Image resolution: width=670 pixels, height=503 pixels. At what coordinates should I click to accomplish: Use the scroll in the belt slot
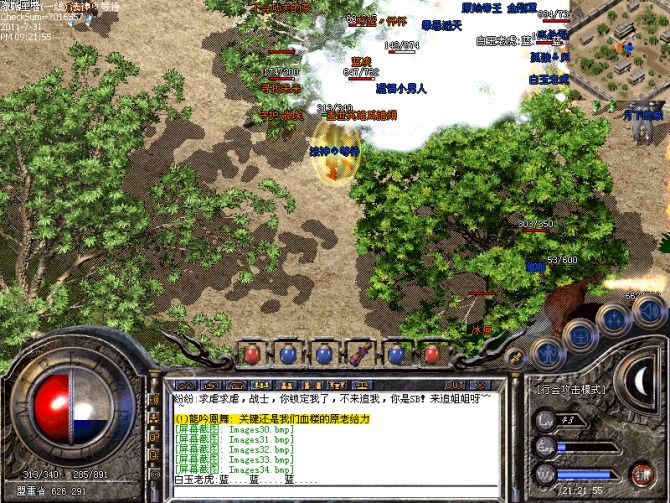pos(355,354)
